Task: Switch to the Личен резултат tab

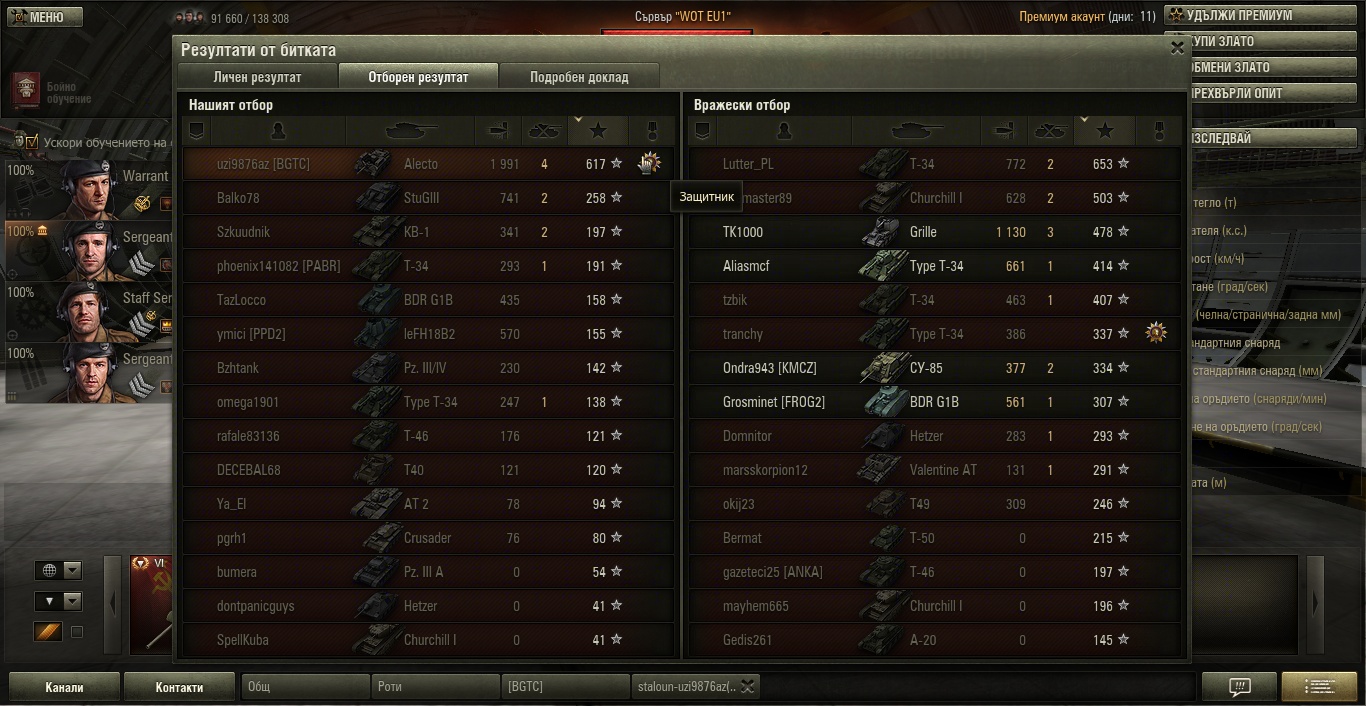Action: click(x=257, y=77)
